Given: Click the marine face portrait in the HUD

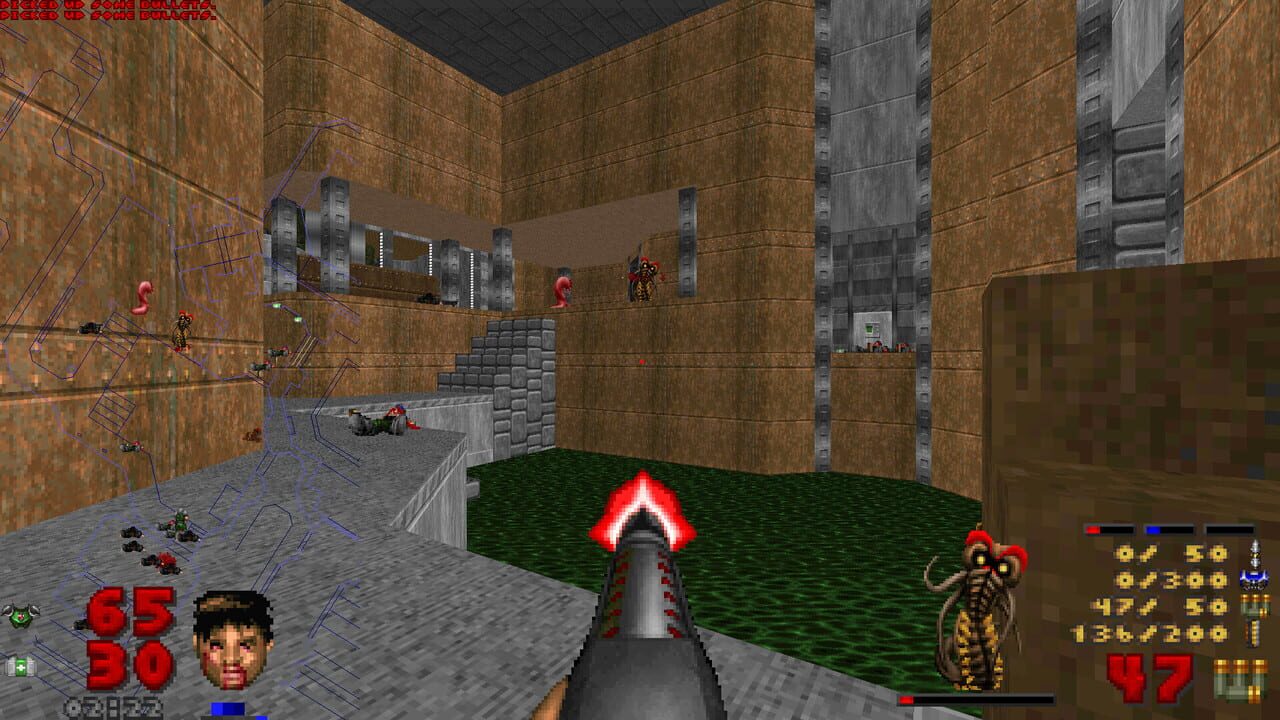Looking at the screenshot, I should (x=232, y=638).
